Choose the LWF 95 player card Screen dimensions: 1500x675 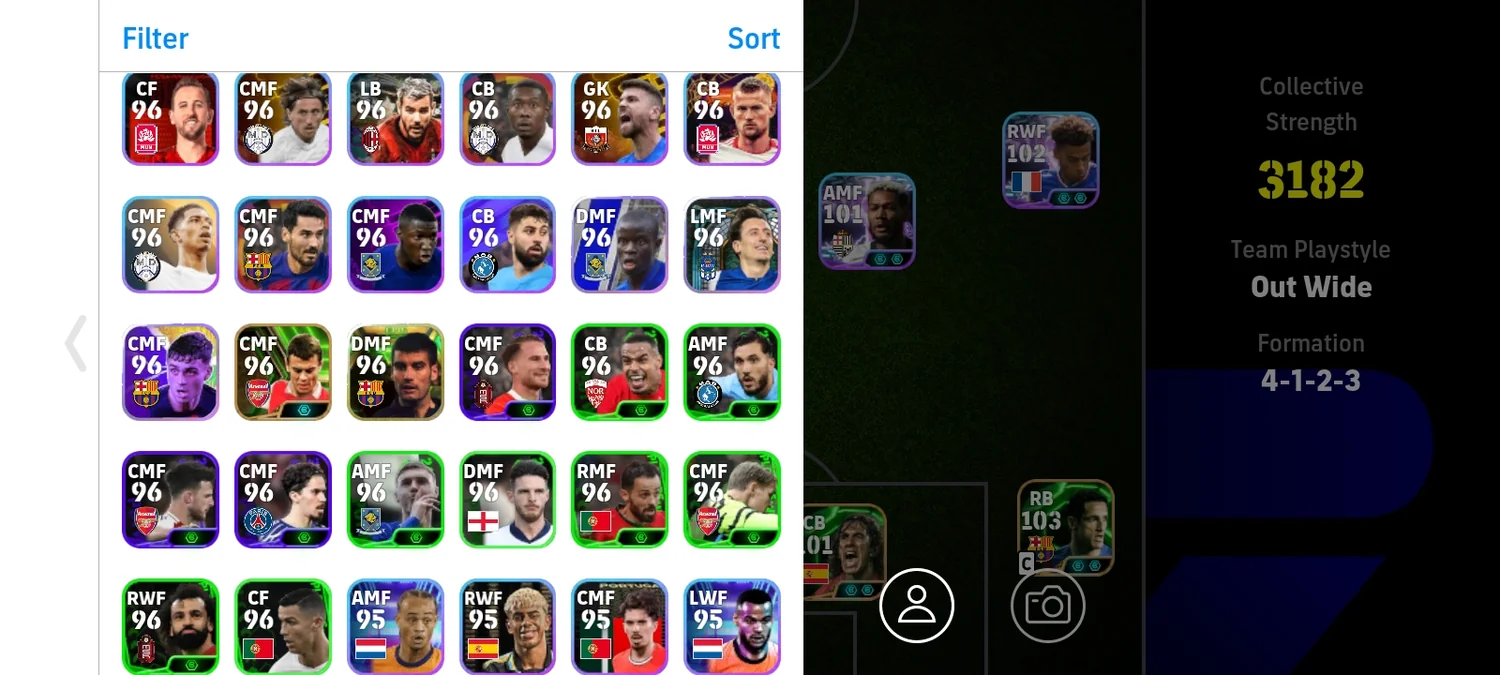(x=732, y=625)
